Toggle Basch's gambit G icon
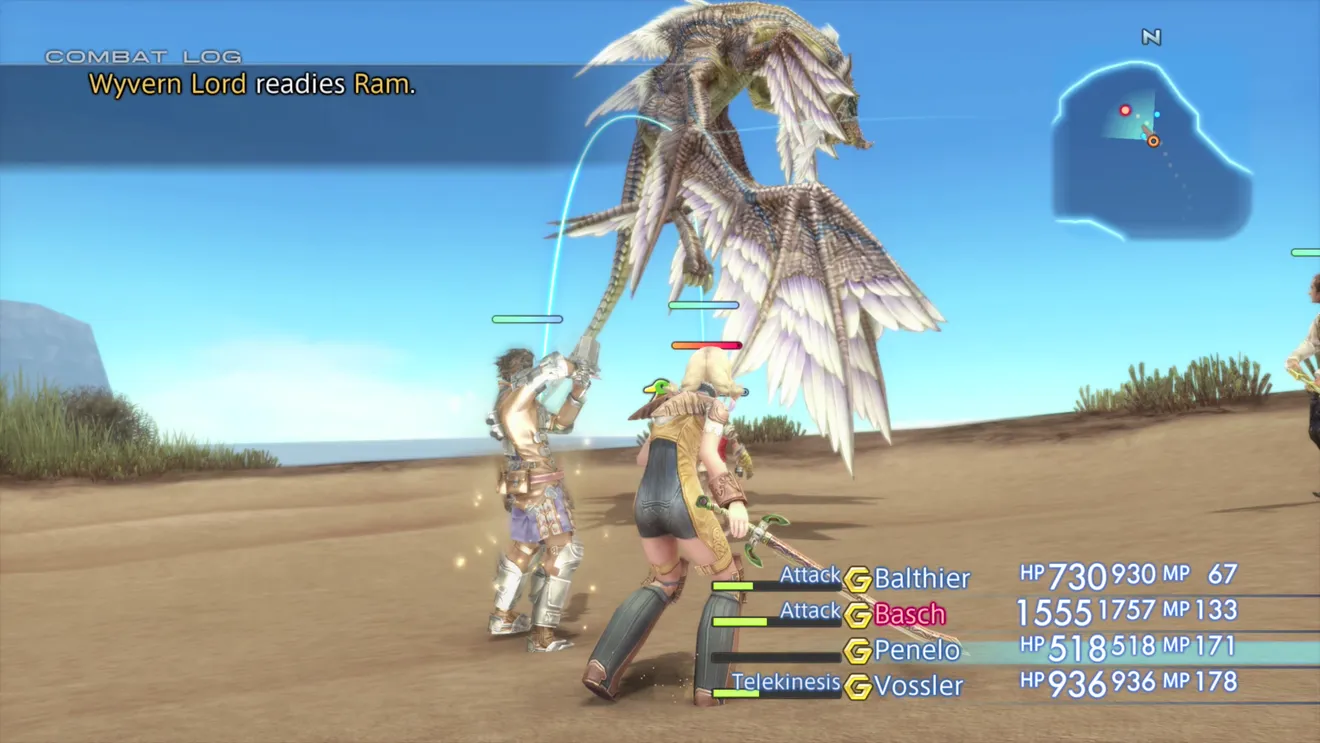The height and width of the screenshot is (743, 1320). pyautogui.click(x=857, y=615)
